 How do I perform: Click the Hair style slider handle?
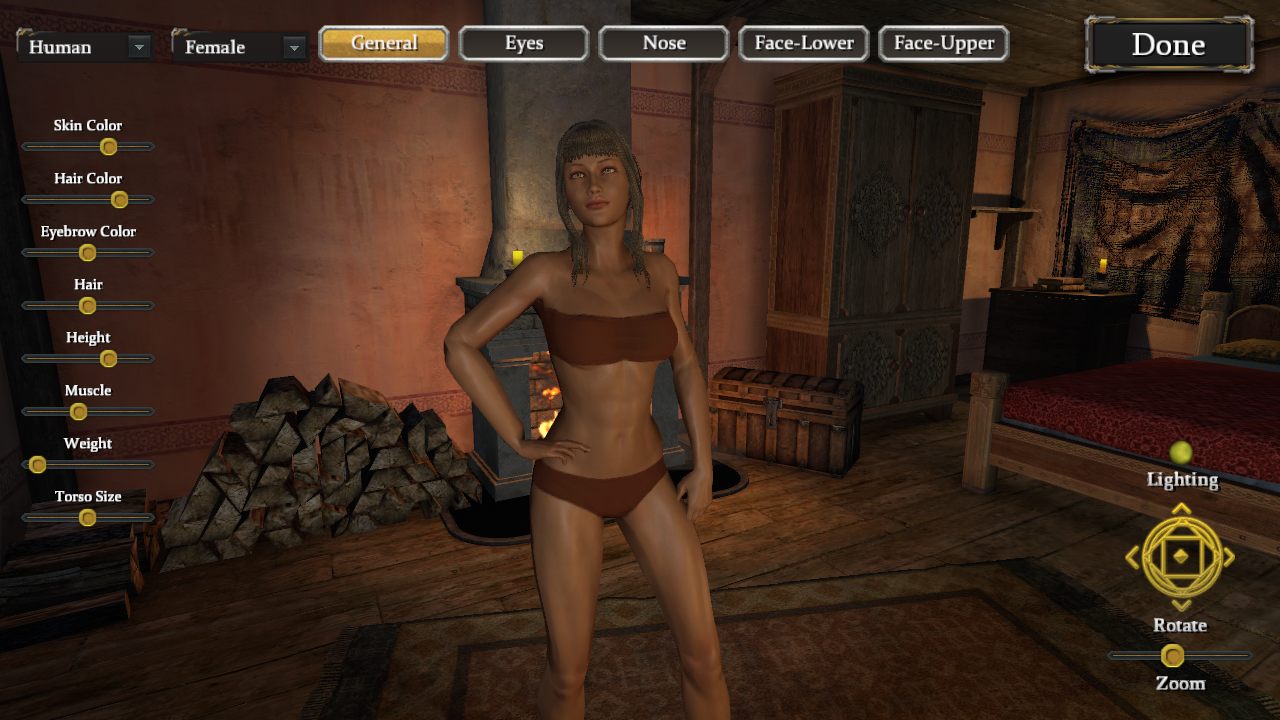88,306
